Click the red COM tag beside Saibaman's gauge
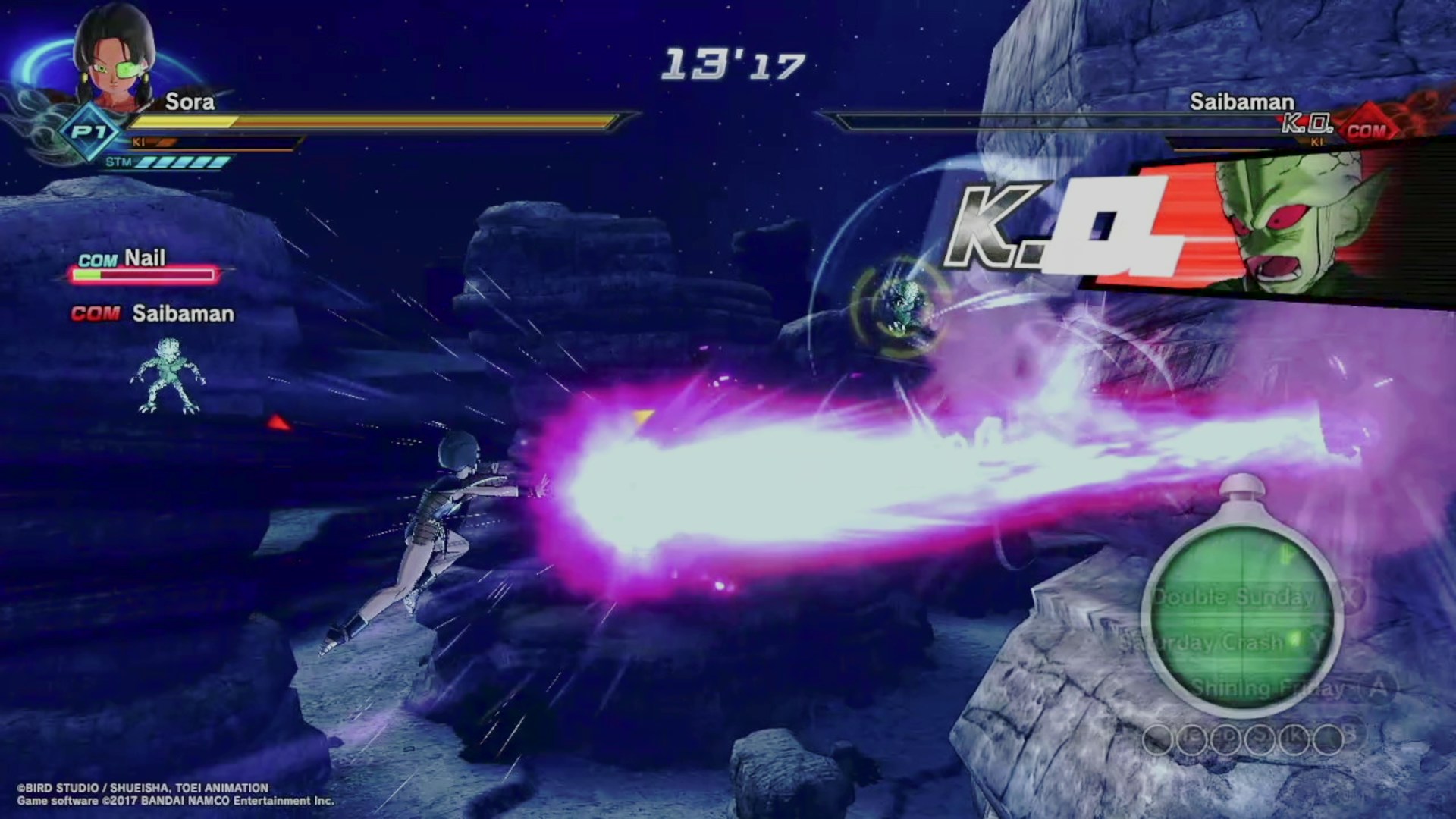 [x=1367, y=130]
